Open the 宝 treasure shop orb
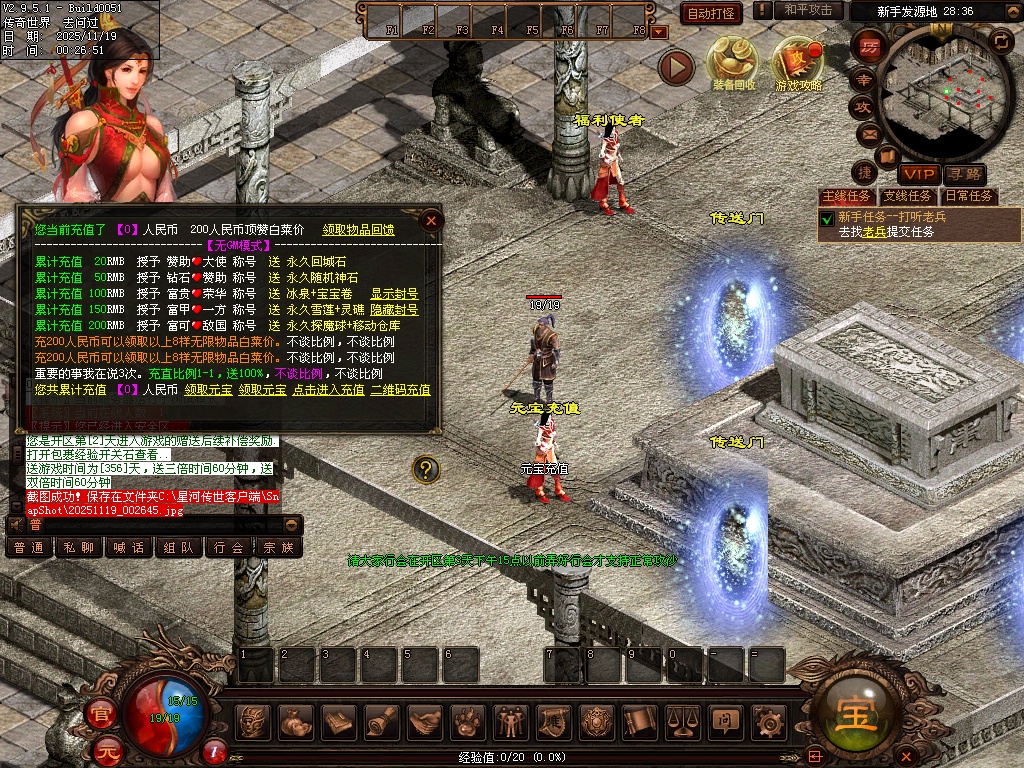 click(x=859, y=706)
